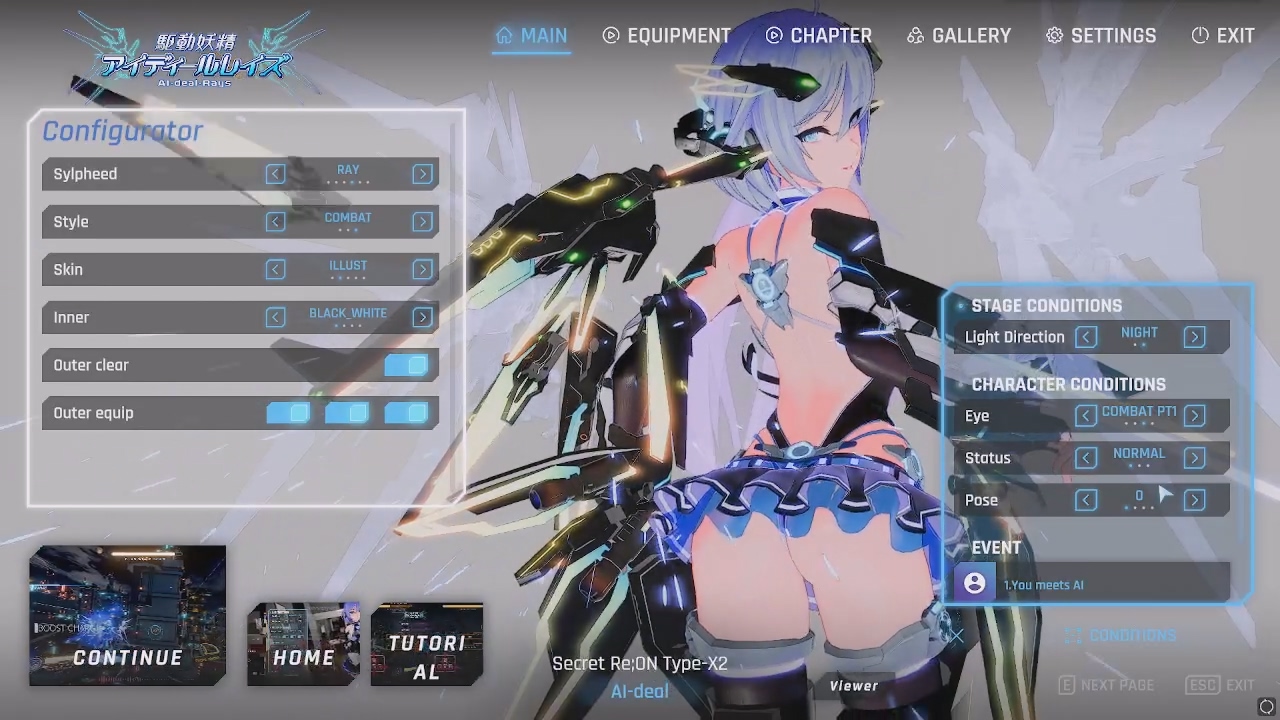
Task: Switch to the MAIN tab
Action: pyautogui.click(x=531, y=36)
